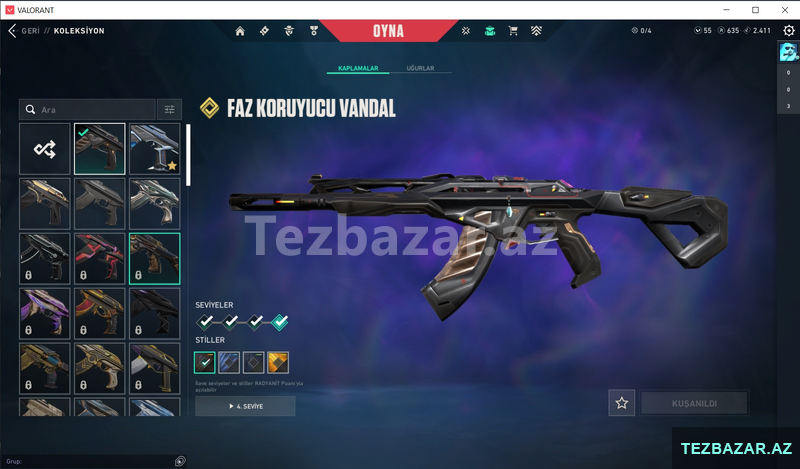Switch to the Uğurlar tab
This screenshot has width=800, height=469.
(x=420, y=68)
